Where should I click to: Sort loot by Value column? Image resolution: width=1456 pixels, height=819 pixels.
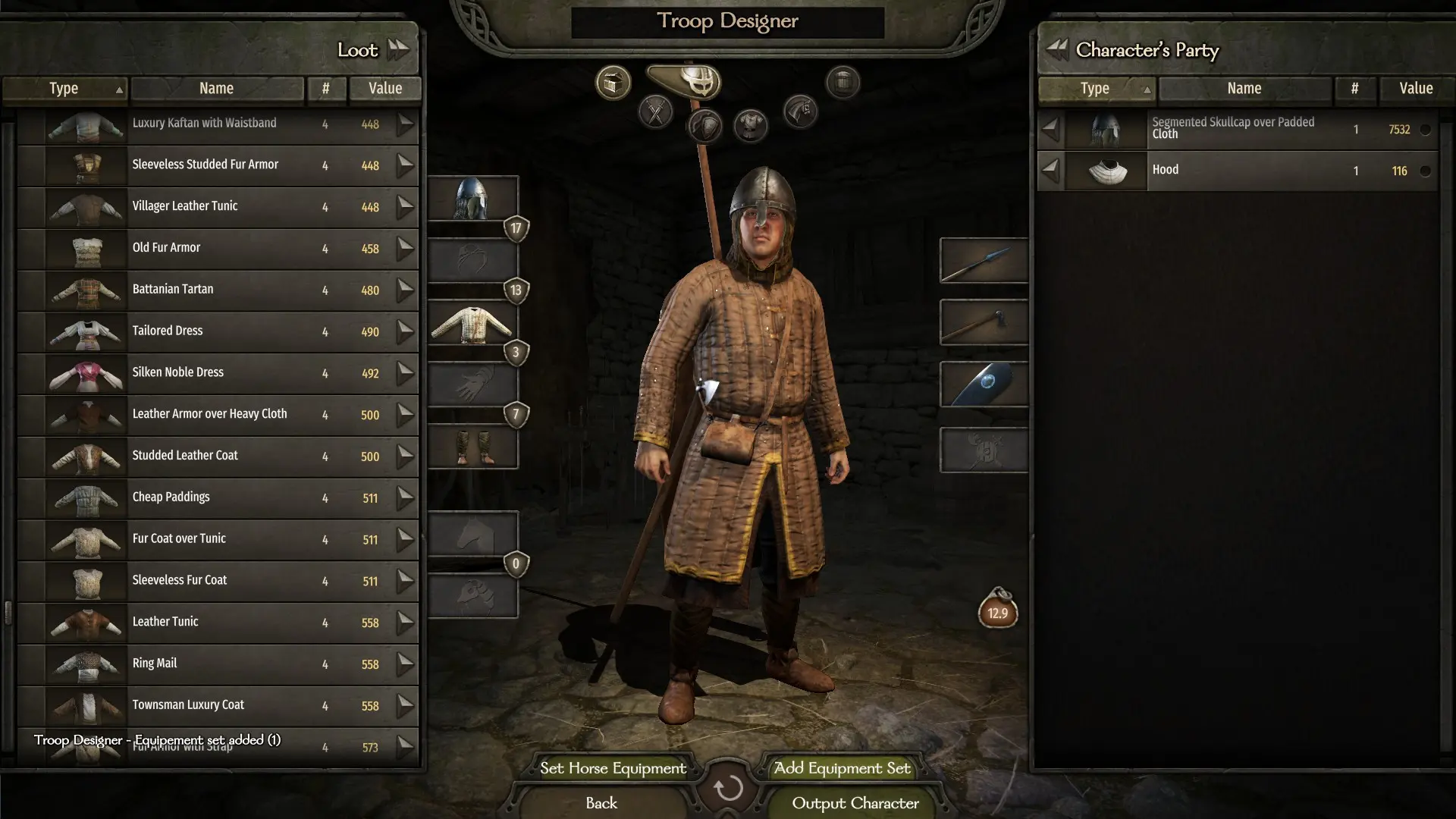click(x=385, y=89)
